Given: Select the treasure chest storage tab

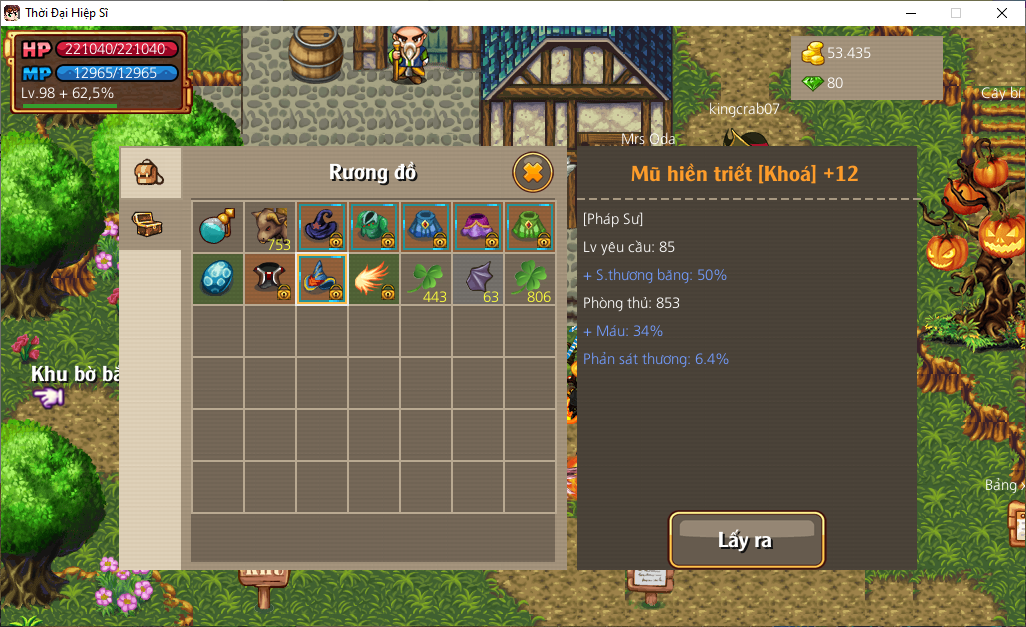Looking at the screenshot, I should pyautogui.click(x=150, y=223).
